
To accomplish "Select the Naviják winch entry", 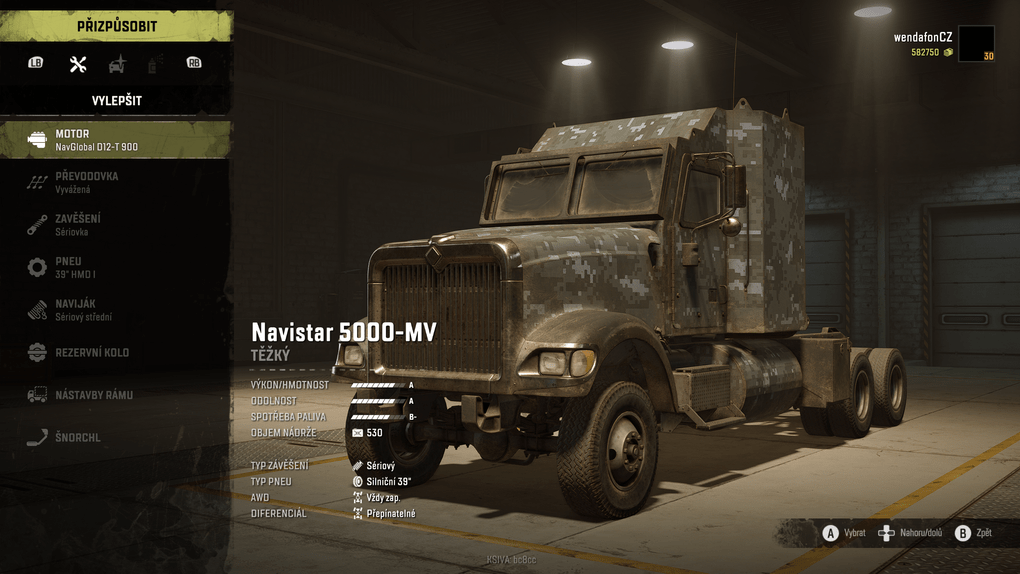I will [x=115, y=310].
